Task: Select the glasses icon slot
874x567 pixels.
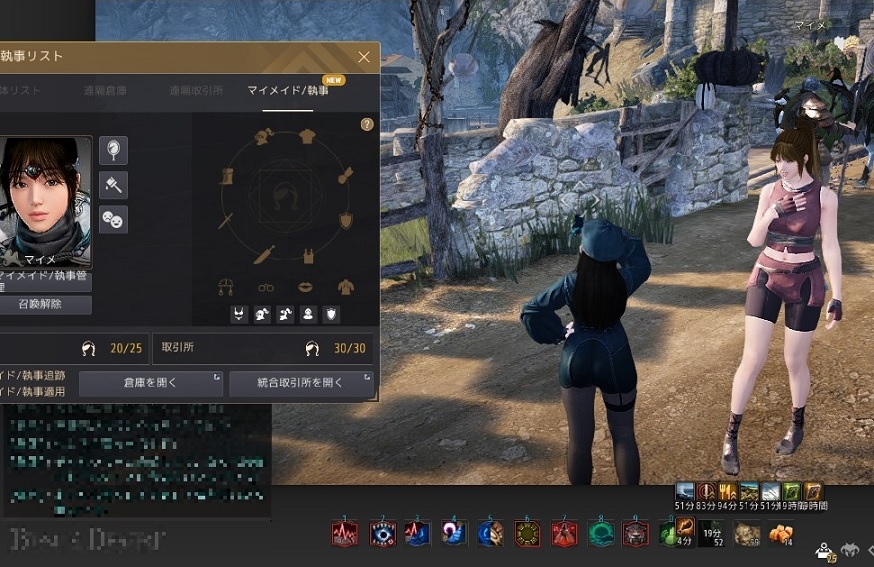Action: (265, 288)
